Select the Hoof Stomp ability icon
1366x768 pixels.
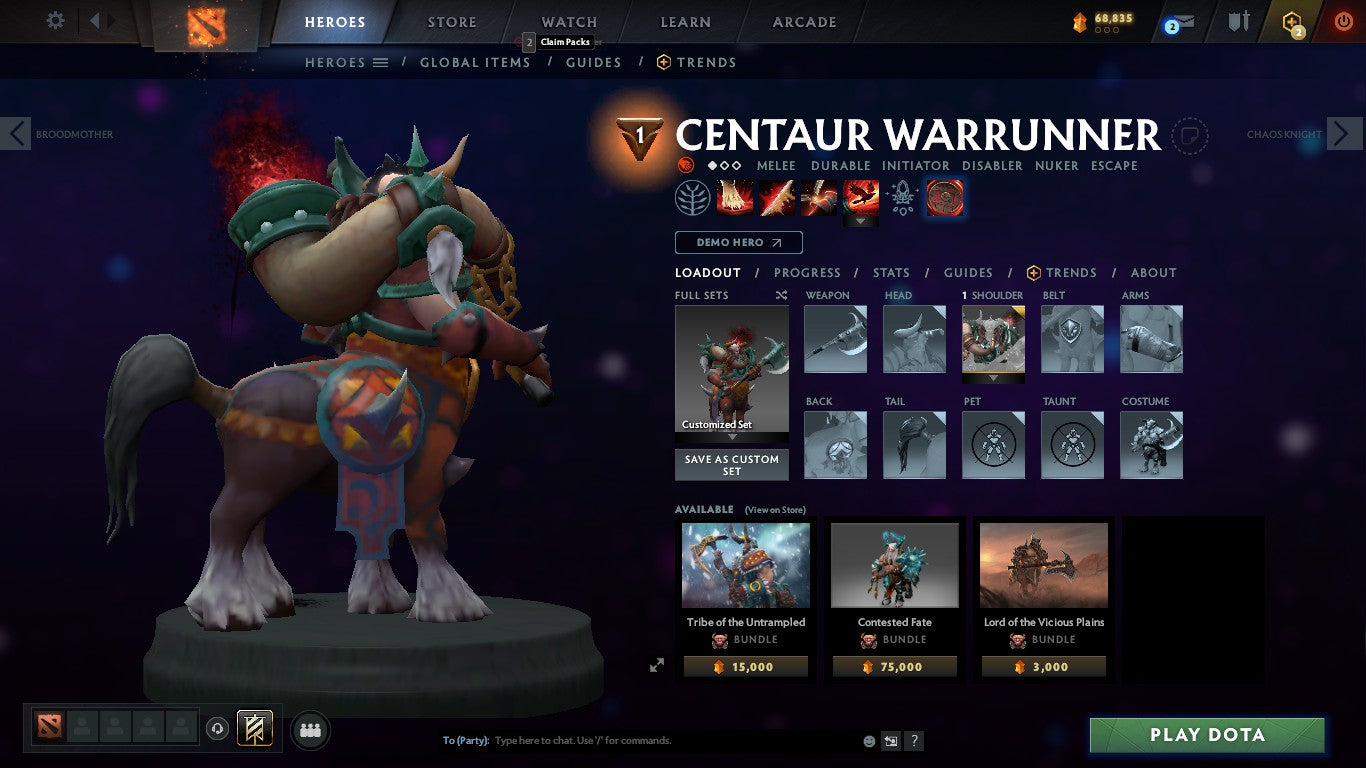click(x=735, y=197)
